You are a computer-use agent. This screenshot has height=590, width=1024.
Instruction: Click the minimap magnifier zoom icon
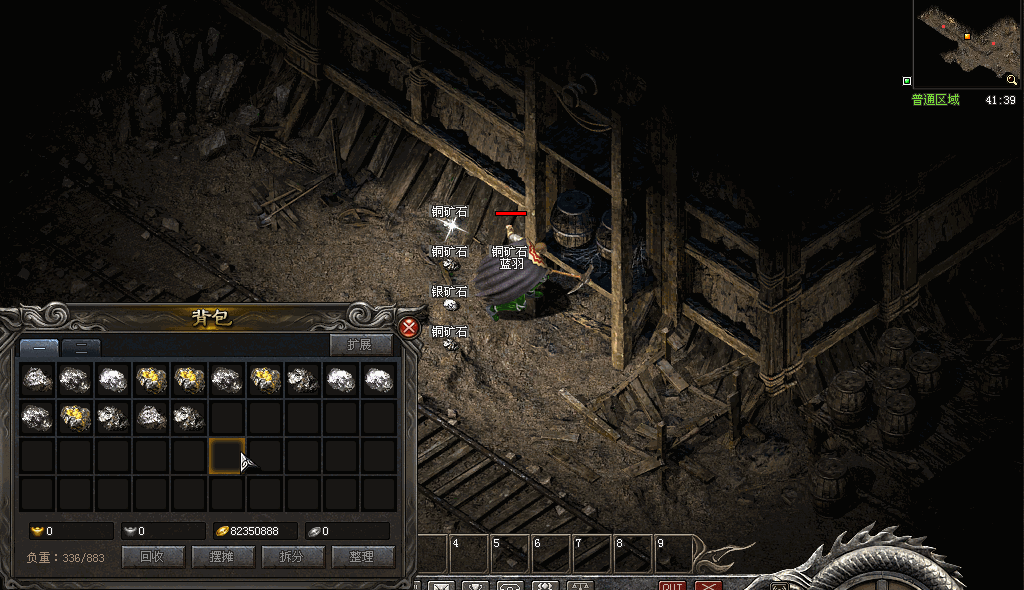point(1012,80)
